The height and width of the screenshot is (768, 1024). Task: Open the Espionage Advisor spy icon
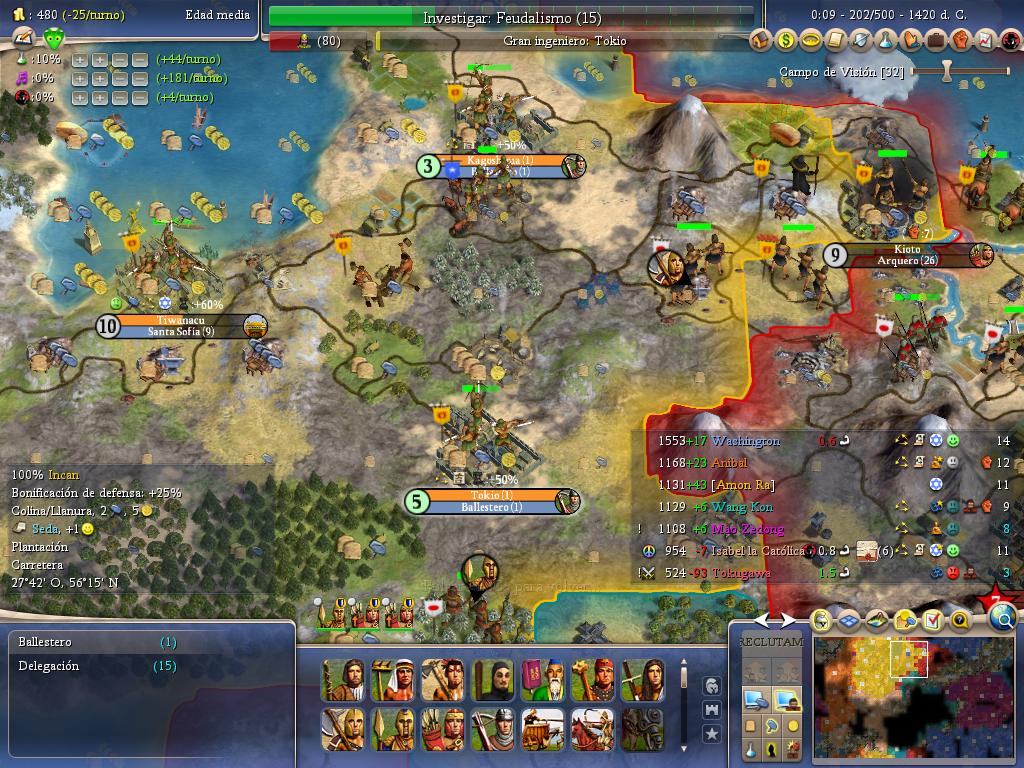(x=1009, y=40)
